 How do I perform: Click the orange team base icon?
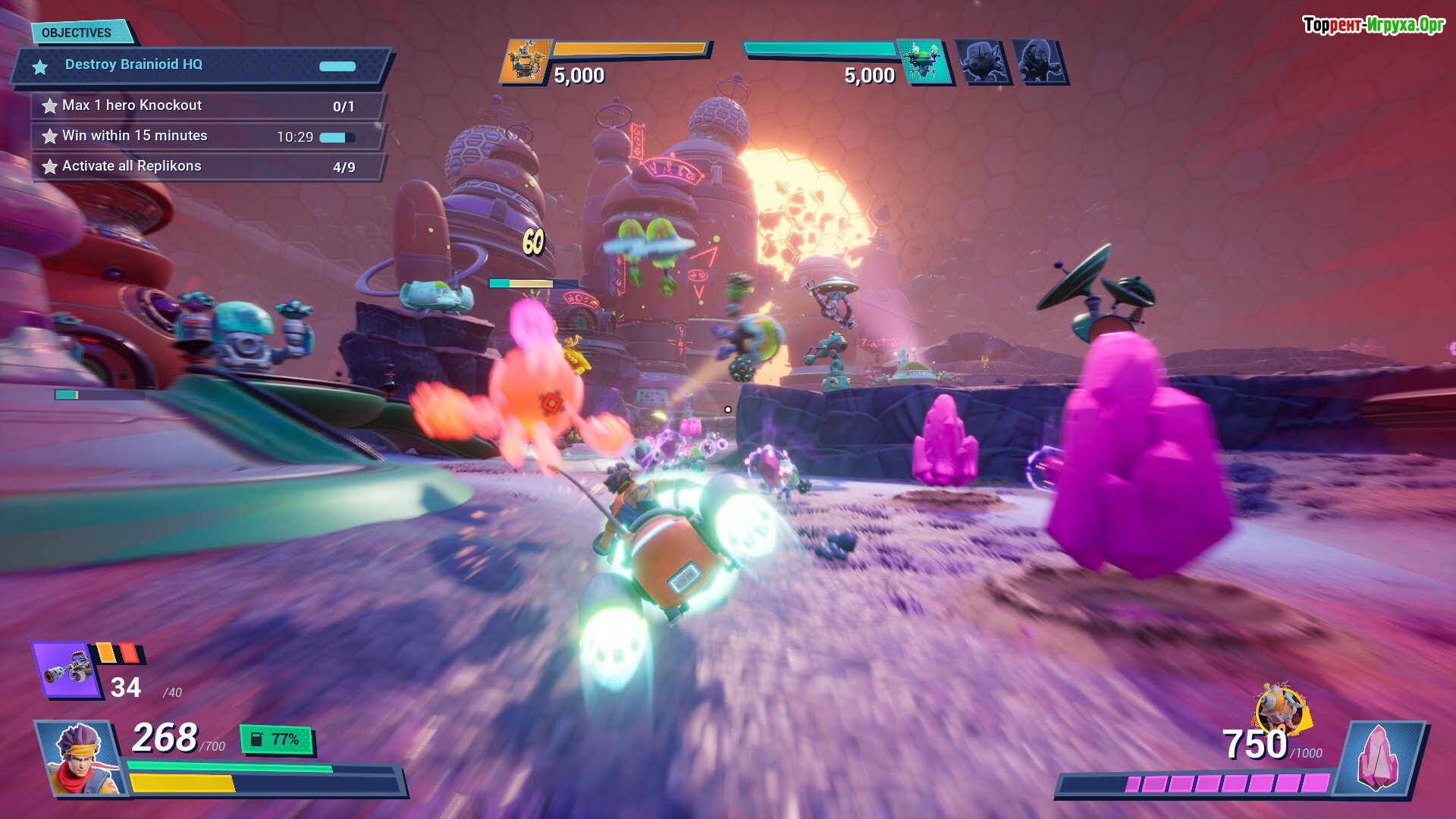pos(524,61)
